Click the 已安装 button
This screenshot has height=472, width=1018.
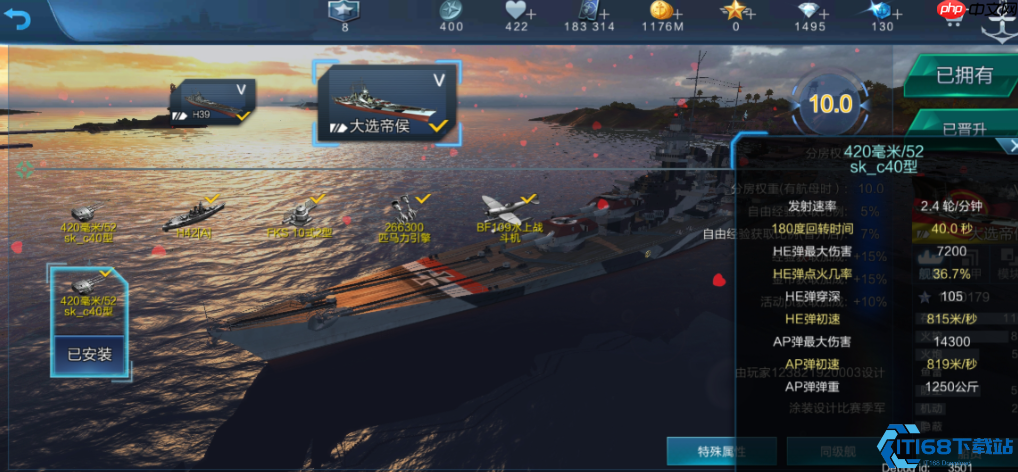pyautogui.click(x=89, y=354)
